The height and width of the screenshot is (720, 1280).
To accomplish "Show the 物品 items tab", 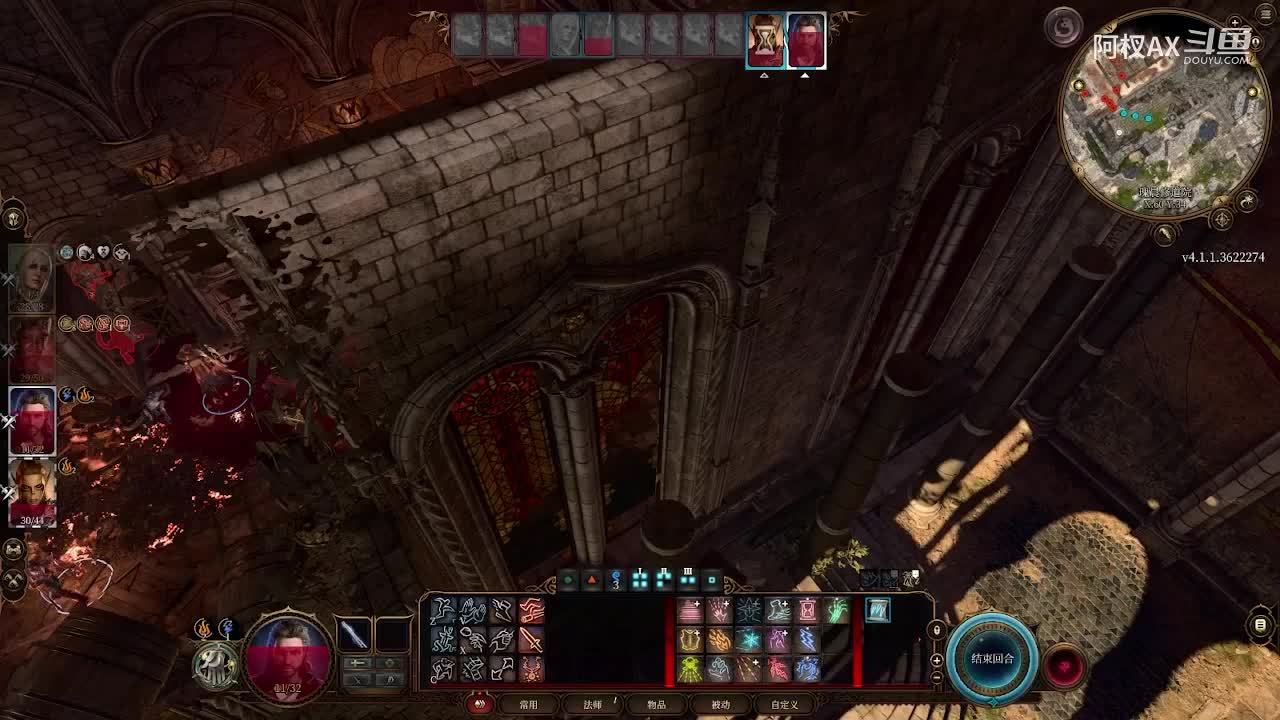I will (x=656, y=705).
